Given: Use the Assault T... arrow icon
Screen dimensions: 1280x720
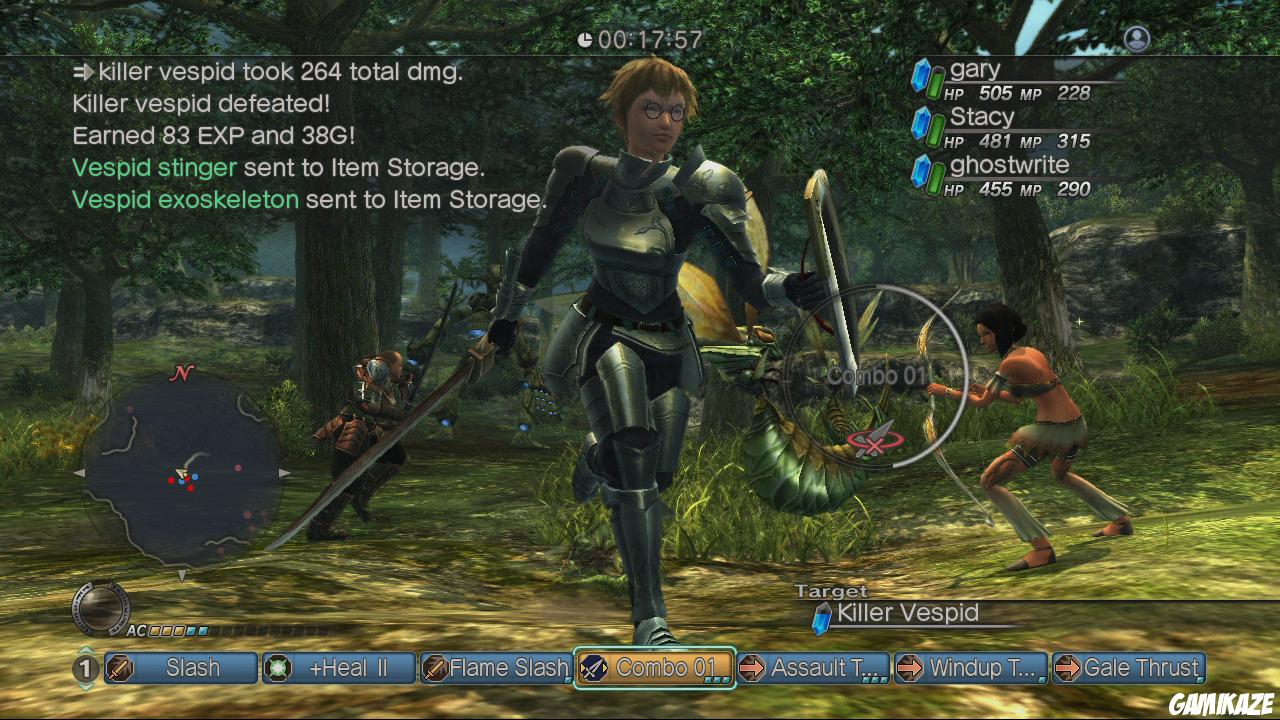Looking at the screenshot, I should coord(751,668).
